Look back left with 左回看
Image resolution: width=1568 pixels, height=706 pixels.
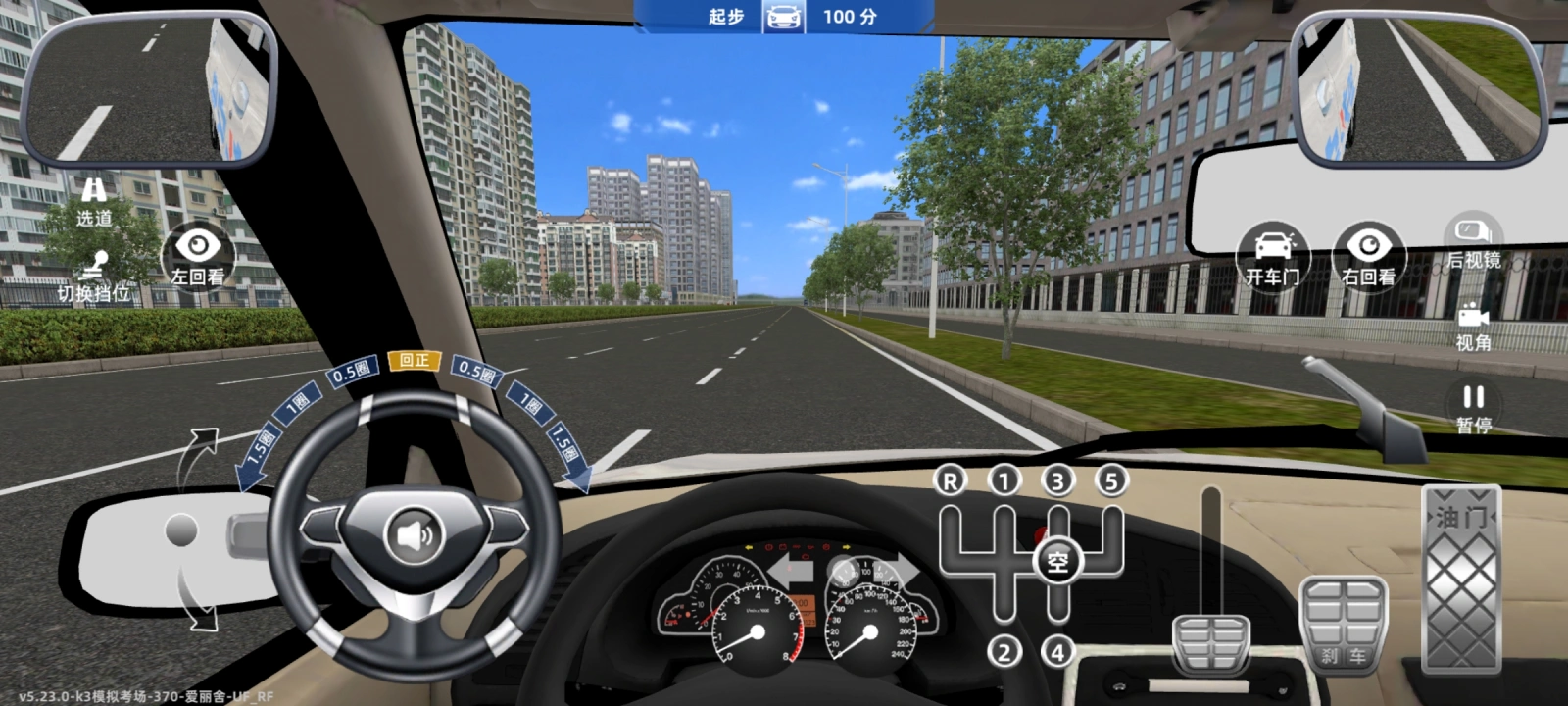click(x=197, y=255)
